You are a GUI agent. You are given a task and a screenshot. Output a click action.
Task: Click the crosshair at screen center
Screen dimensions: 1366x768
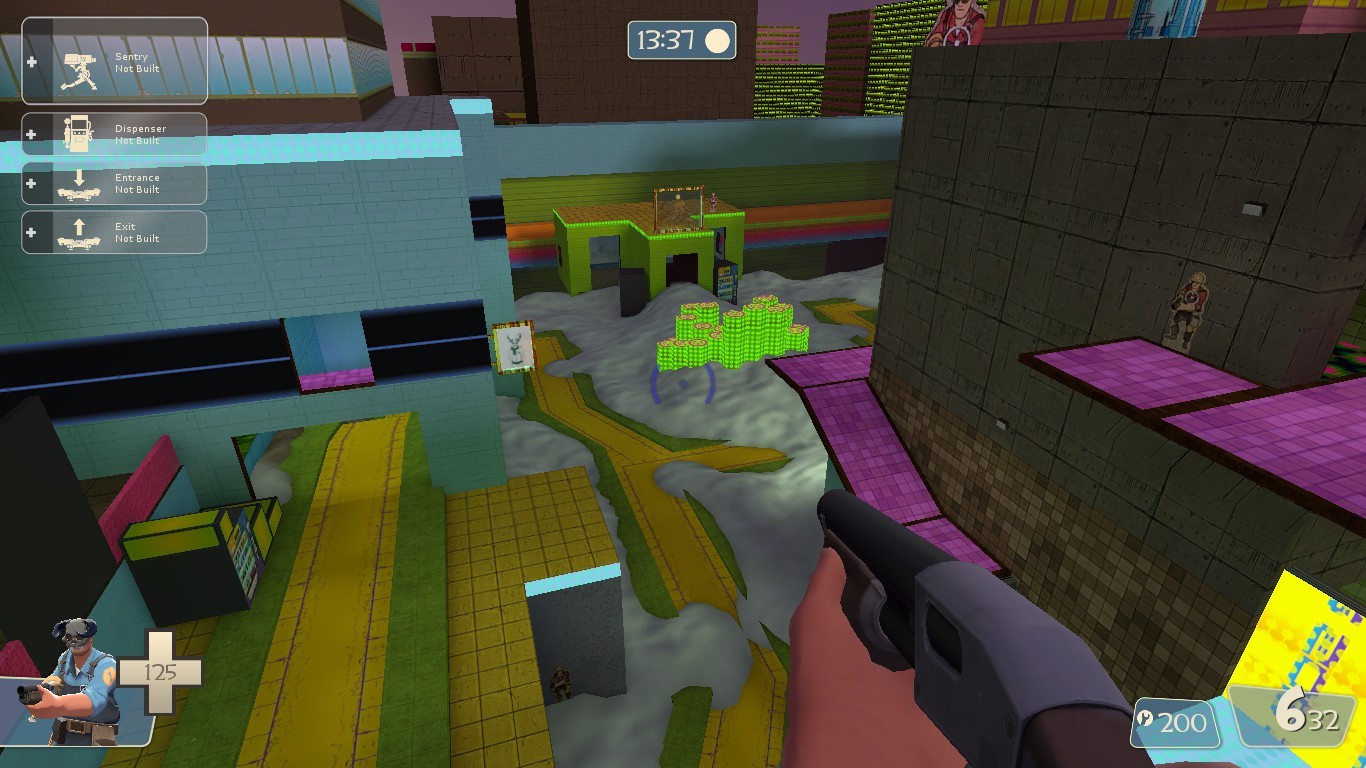683,384
